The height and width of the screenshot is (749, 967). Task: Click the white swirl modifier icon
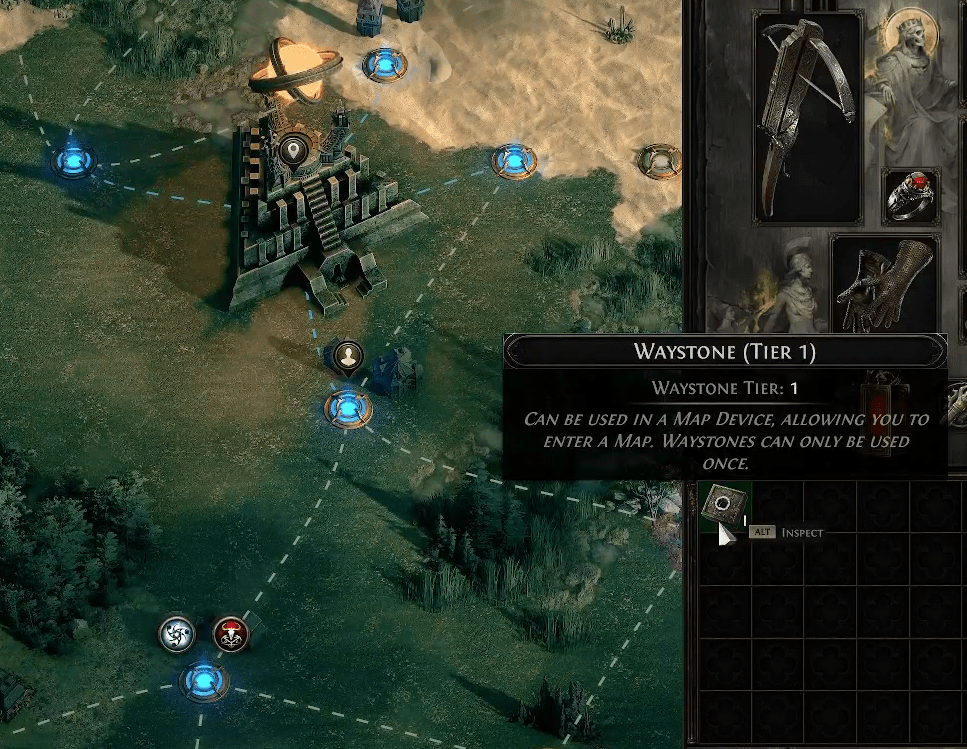coord(176,632)
